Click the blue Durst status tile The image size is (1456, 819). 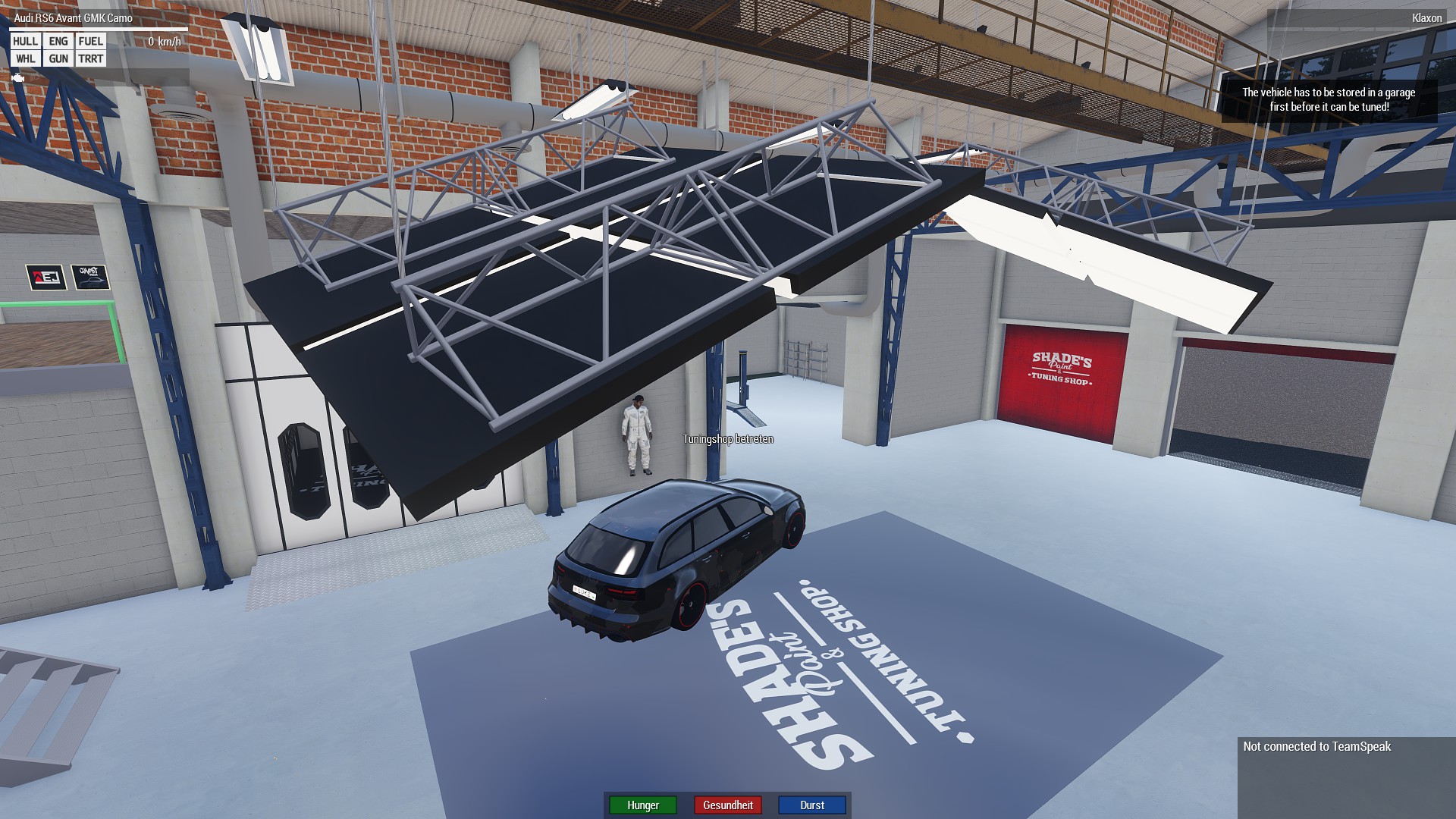812,805
